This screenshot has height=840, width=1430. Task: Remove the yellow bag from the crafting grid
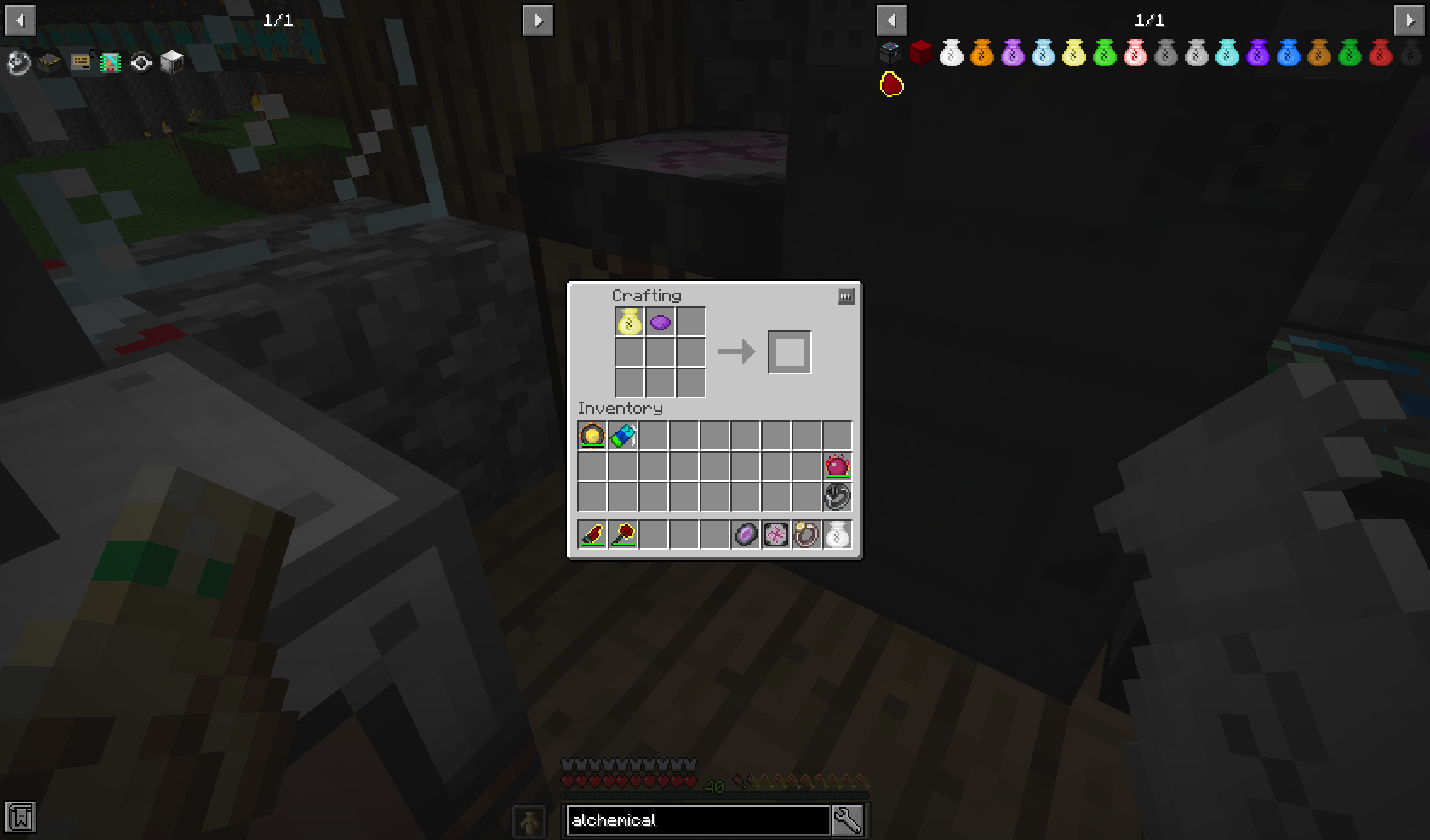pyautogui.click(x=628, y=322)
